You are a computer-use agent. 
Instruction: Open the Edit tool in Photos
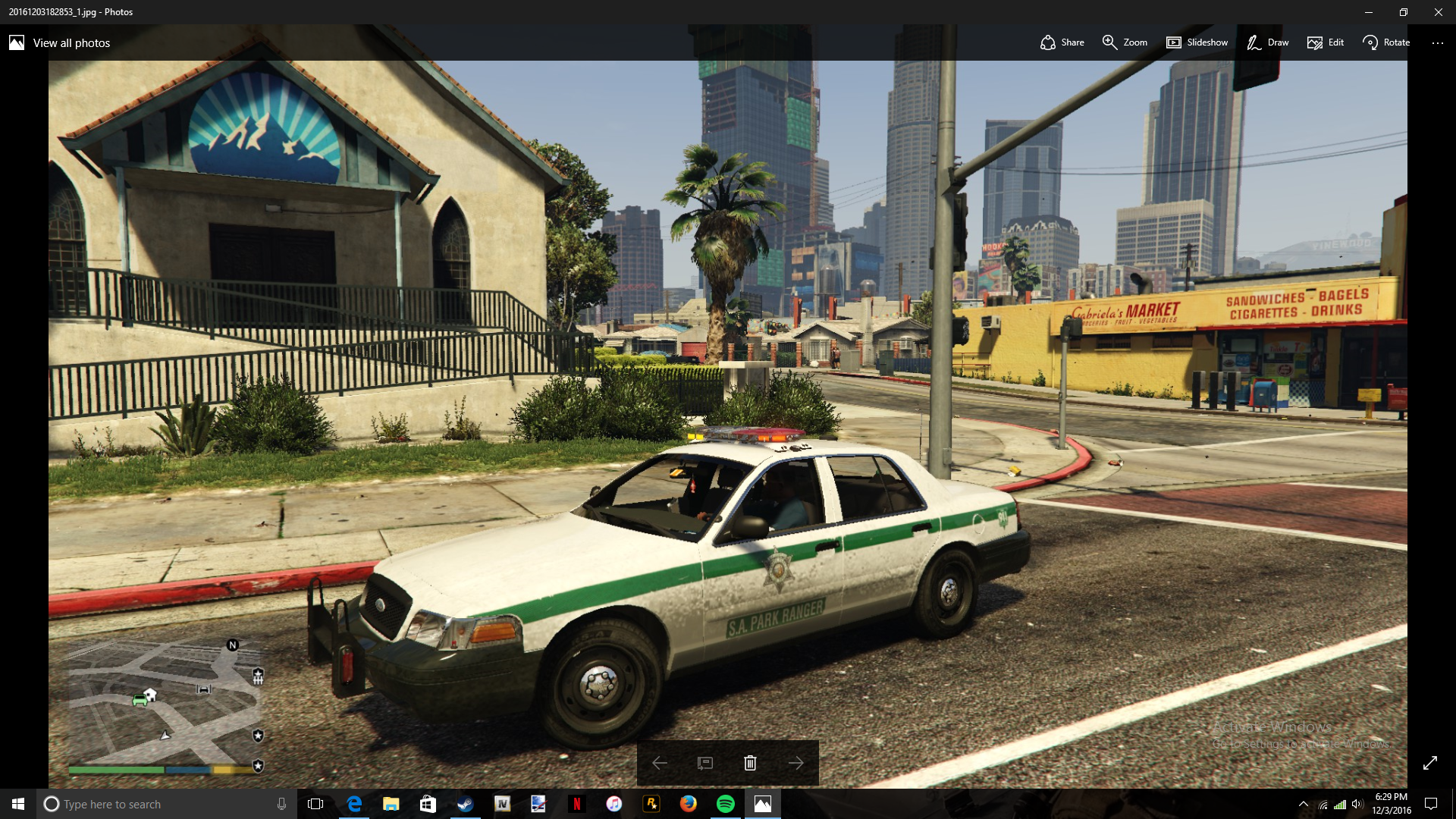click(1326, 42)
